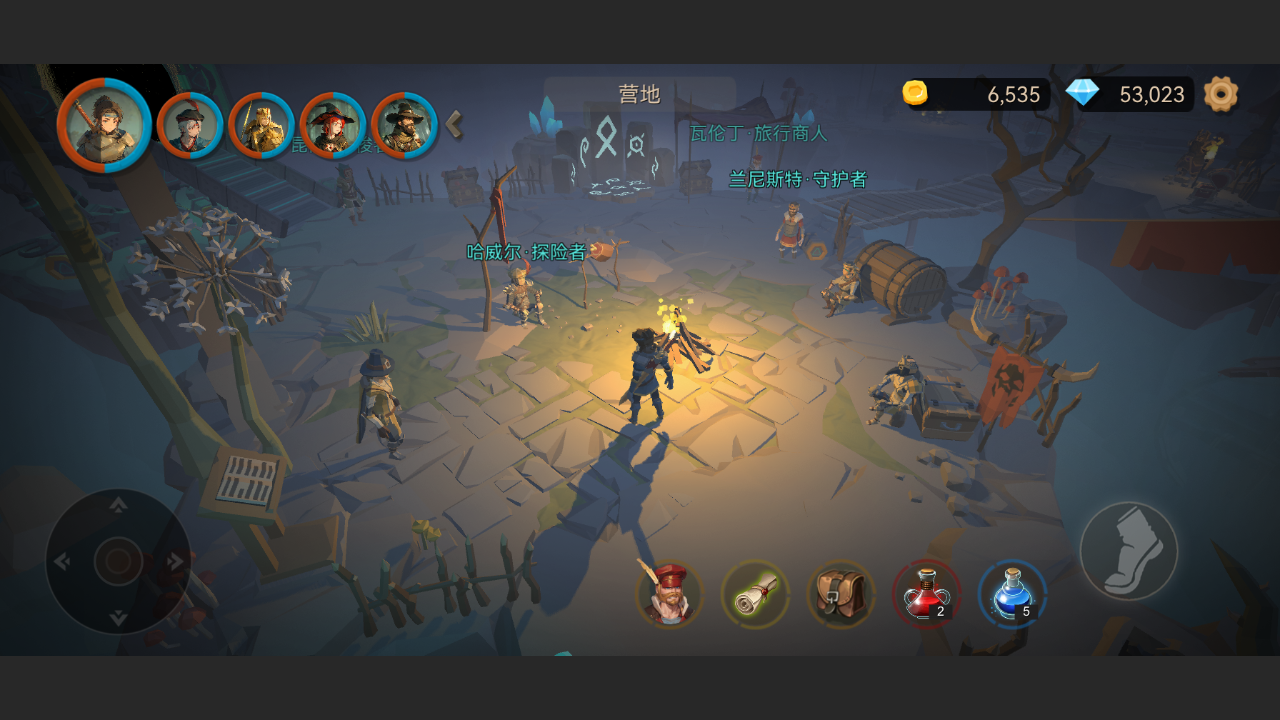
Task: Pick the bearded hero in wide-brimmed hat
Action: [404, 126]
